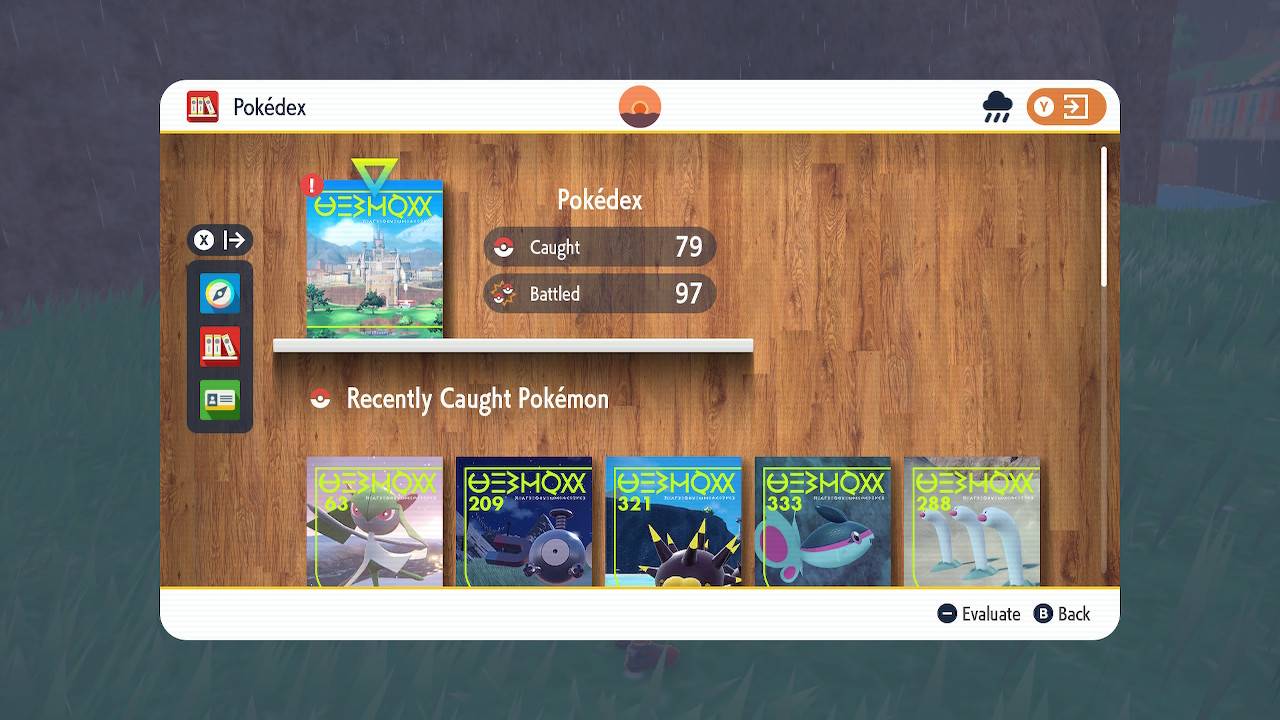1280x720 pixels.
Task: Open the map compass icon in sidebar
Action: tap(220, 294)
